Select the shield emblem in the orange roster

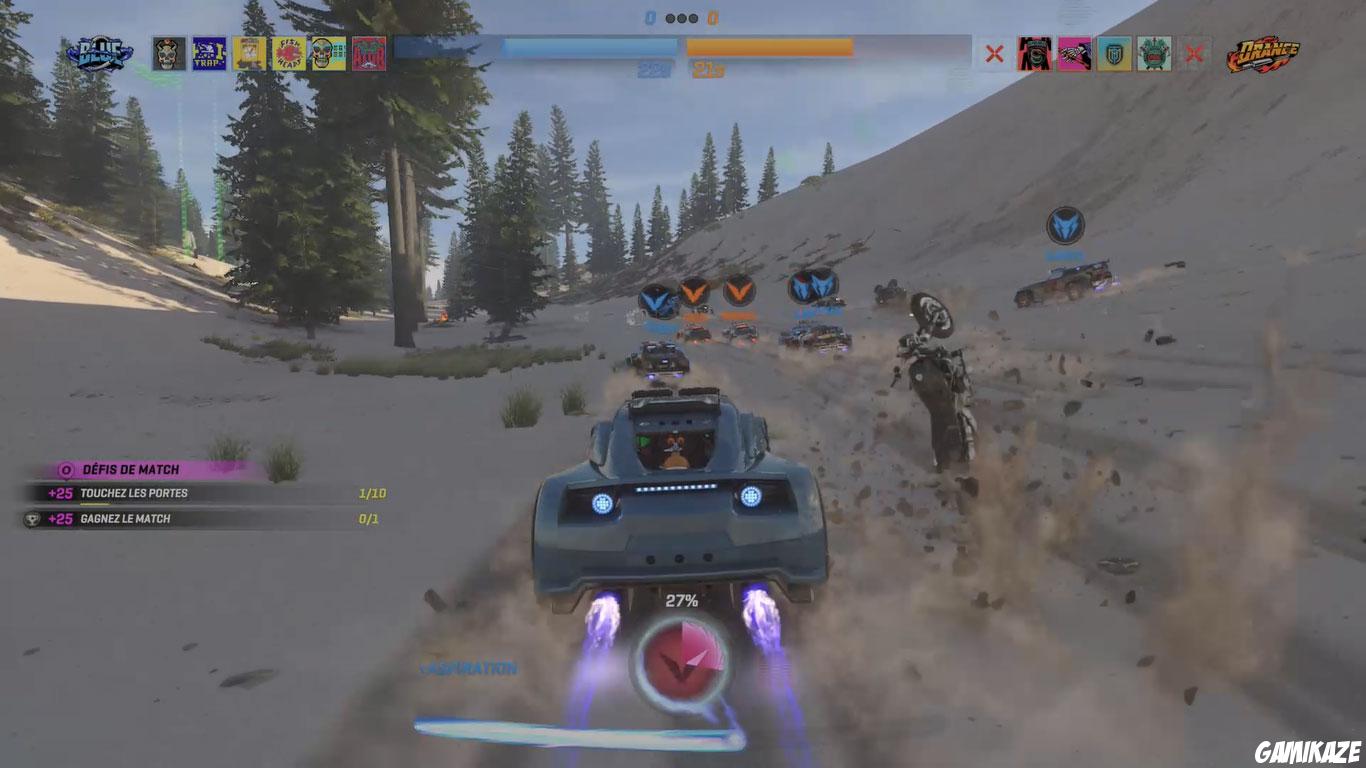[1113, 54]
